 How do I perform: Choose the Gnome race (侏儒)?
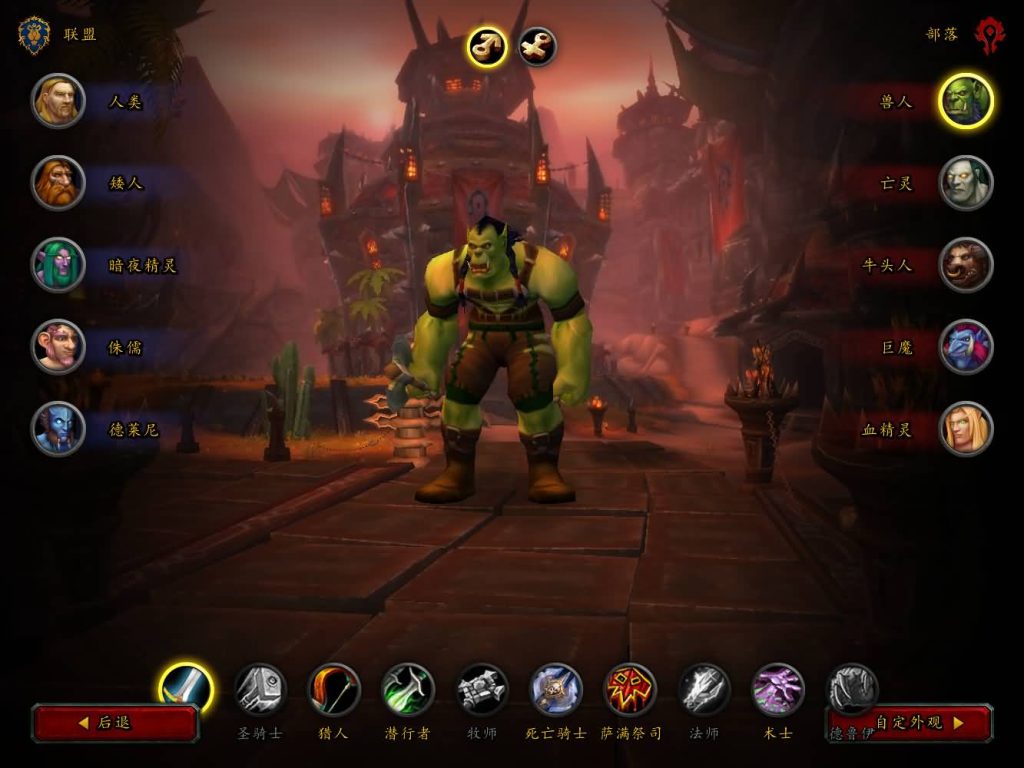pyautogui.click(x=58, y=347)
